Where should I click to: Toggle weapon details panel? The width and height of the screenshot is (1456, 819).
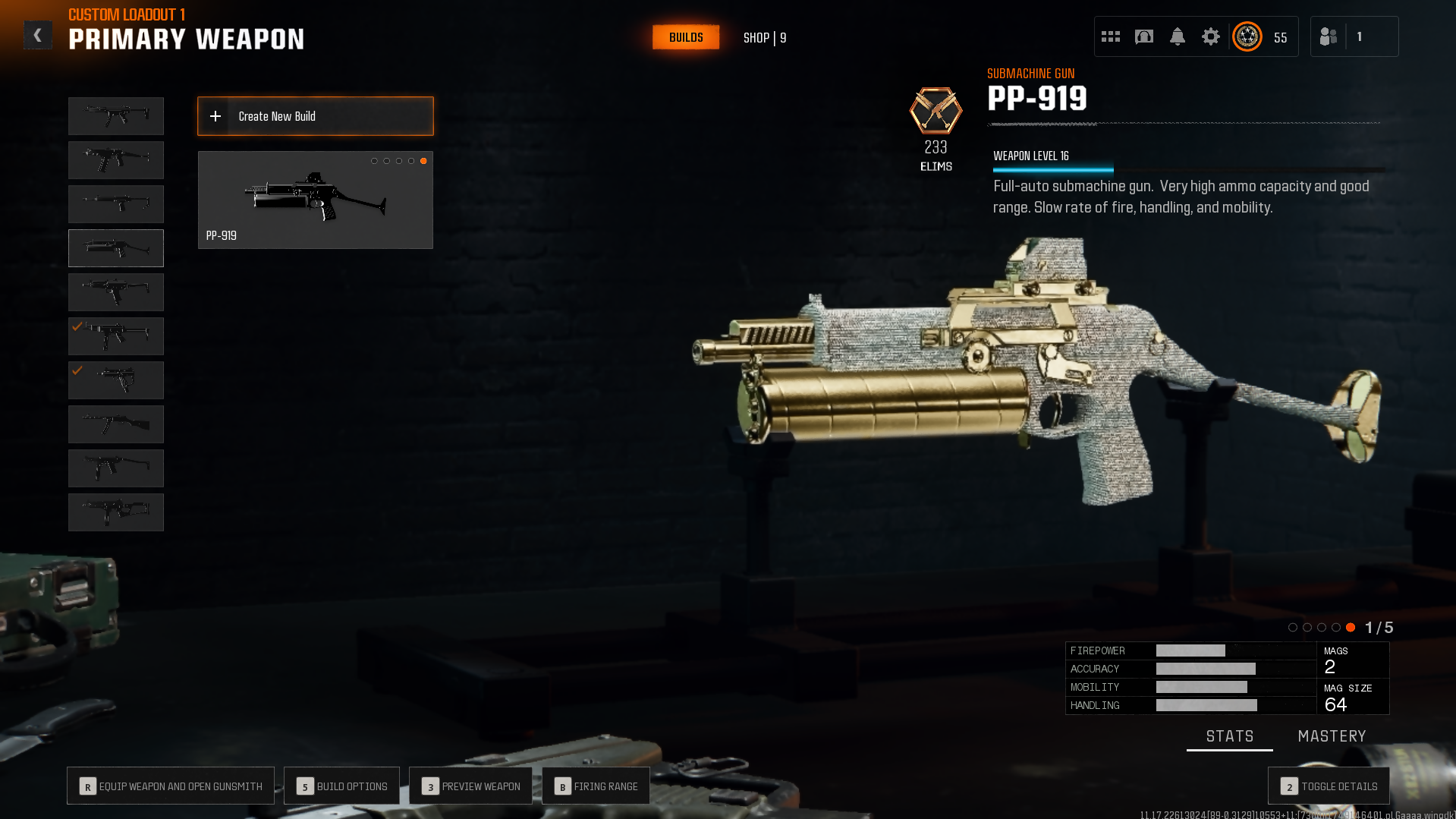coord(1329,786)
